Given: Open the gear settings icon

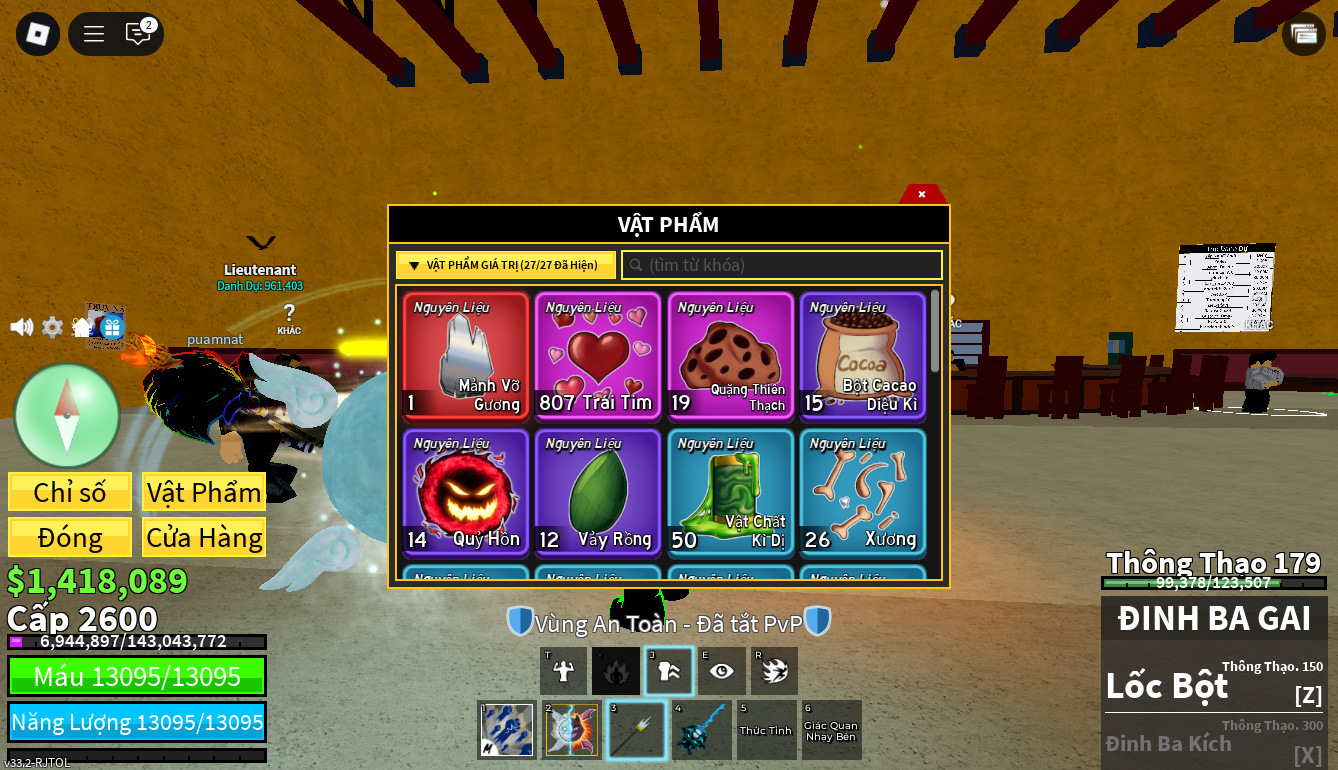Looking at the screenshot, I should click(x=52, y=327).
